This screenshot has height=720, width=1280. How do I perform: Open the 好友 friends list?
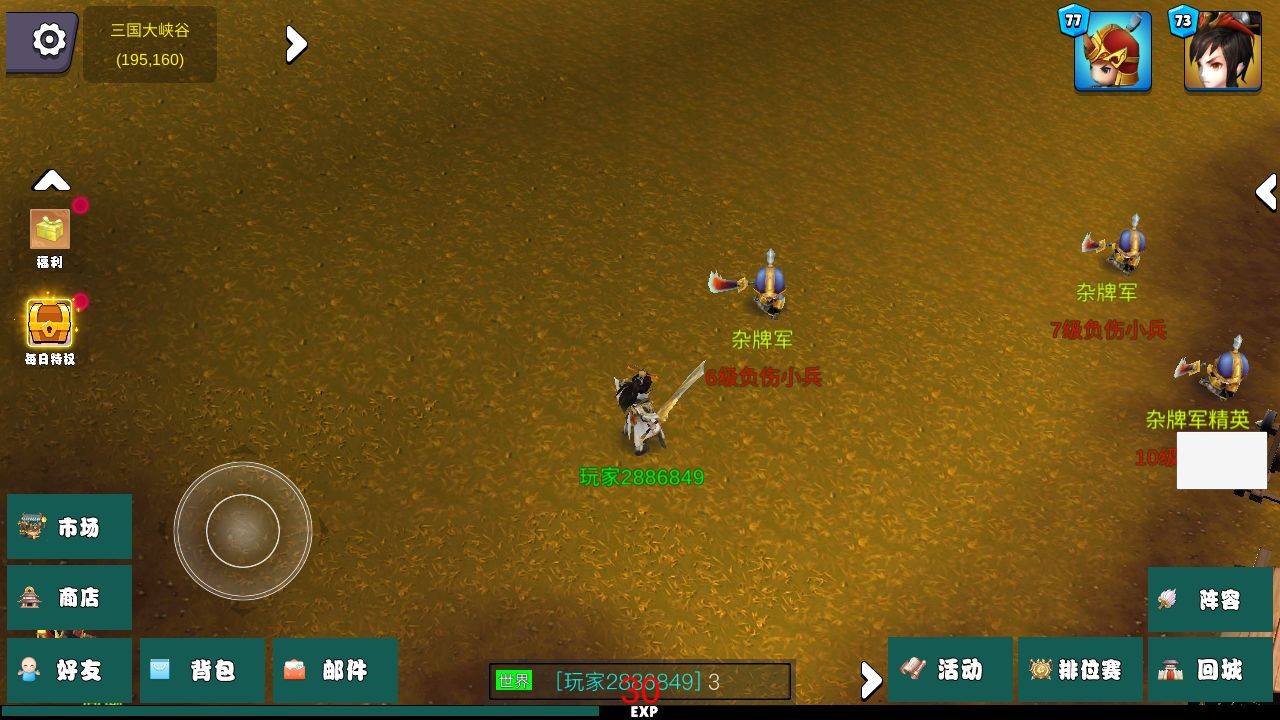pyautogui.click(x=69, y=671)
